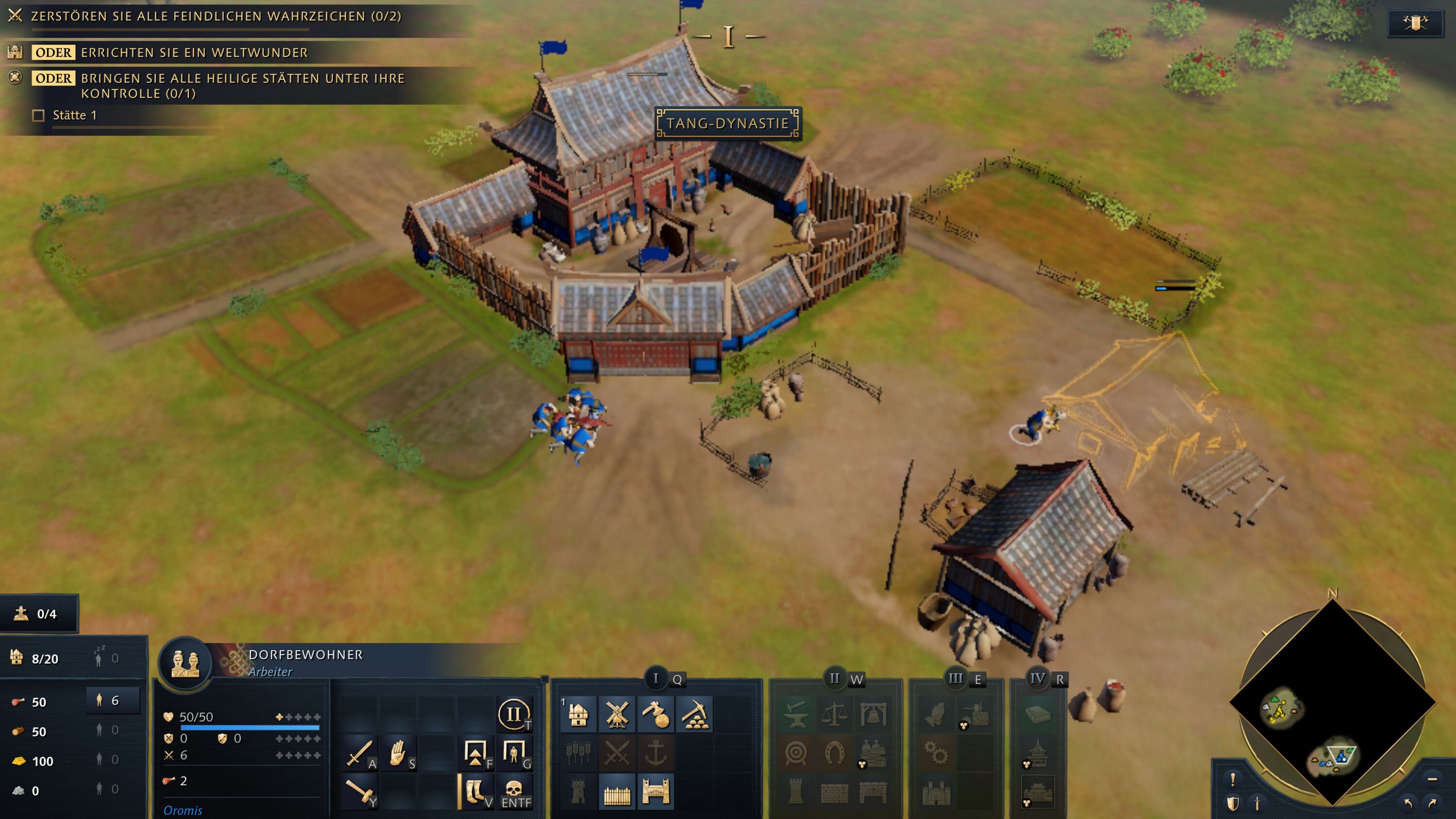Build a palisade wall
This screenshot has height=819, width=1456.
click(617, 792)
